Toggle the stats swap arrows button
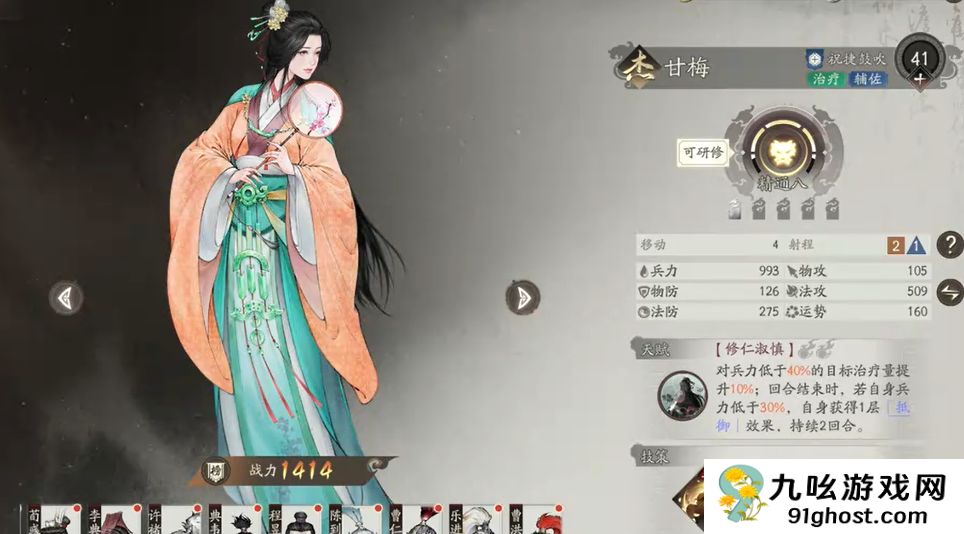Viewport: 964px width, 534px height. [949, 292]
